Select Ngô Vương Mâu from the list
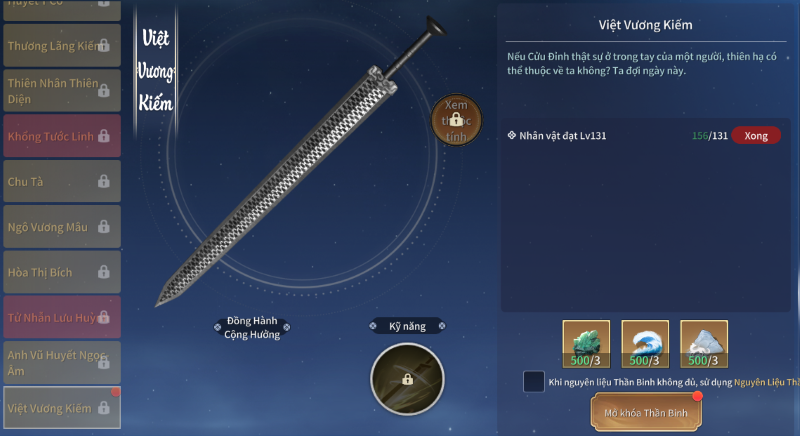The height and width of the screenshot is (436, 800). point(62,227)
